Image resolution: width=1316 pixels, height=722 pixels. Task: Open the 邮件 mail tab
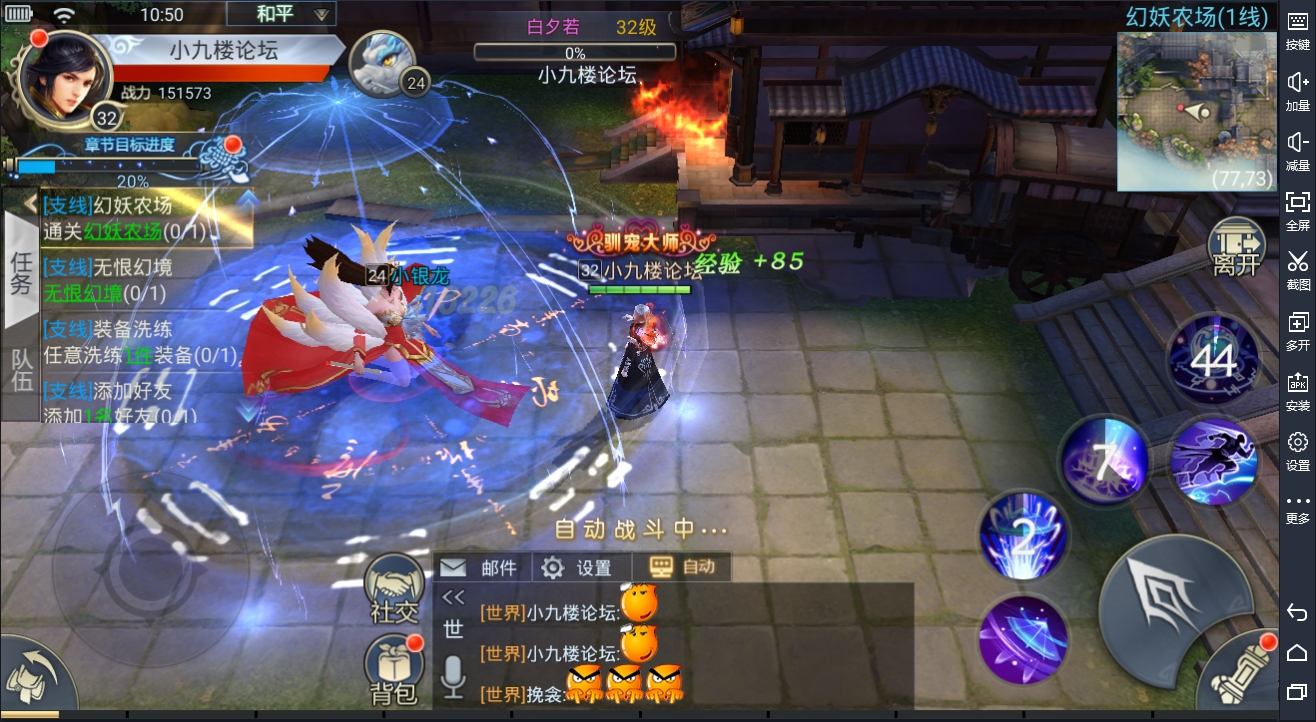pos(480,568)
